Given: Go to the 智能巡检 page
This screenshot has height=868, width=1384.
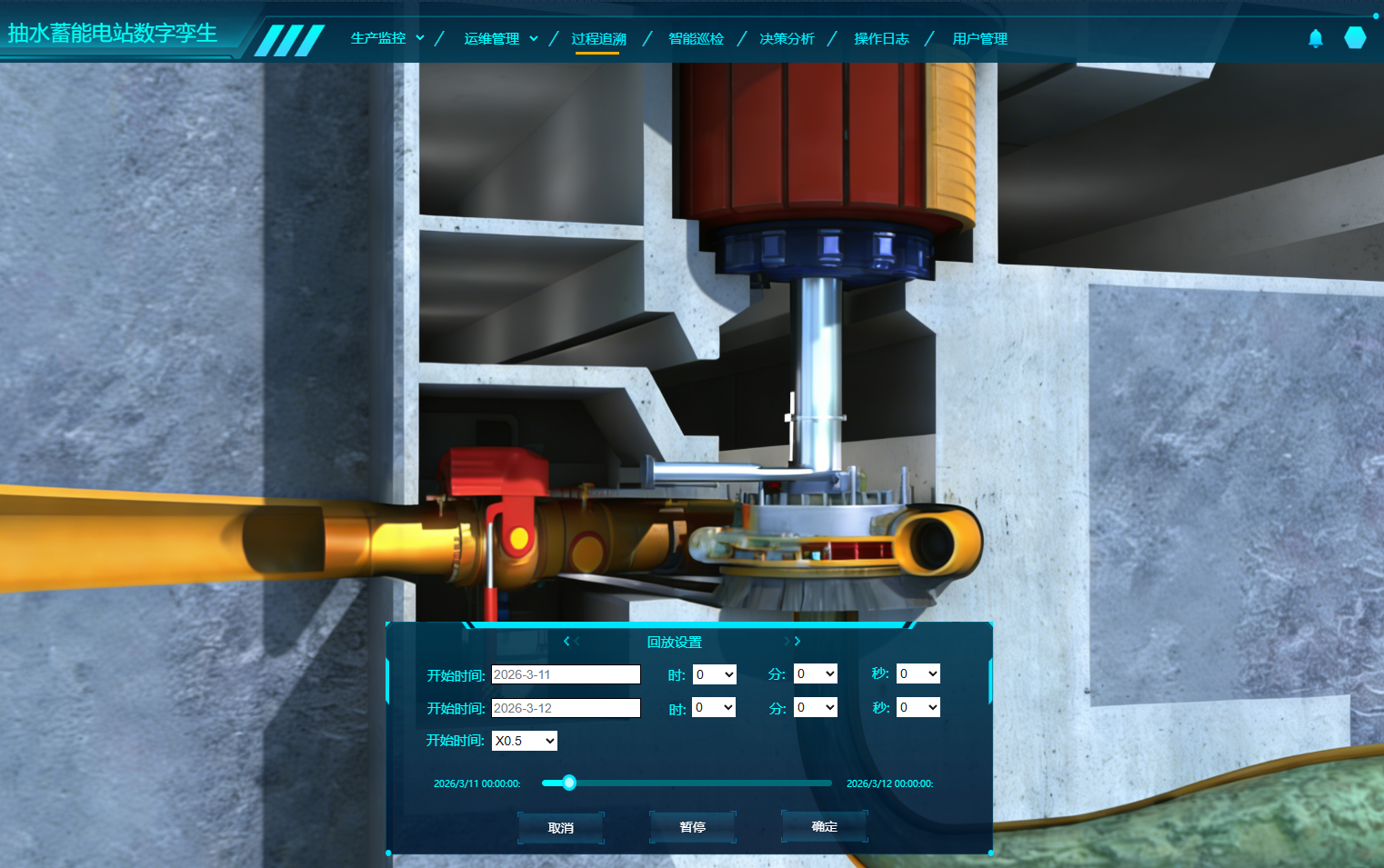Looking at the screenshot, I should point(696,38).
